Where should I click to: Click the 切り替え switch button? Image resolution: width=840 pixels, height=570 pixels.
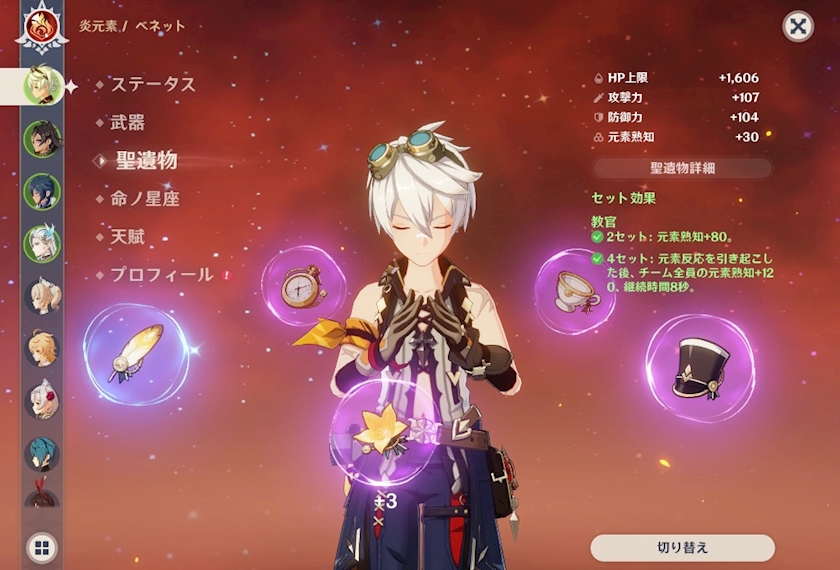point(682,548)
